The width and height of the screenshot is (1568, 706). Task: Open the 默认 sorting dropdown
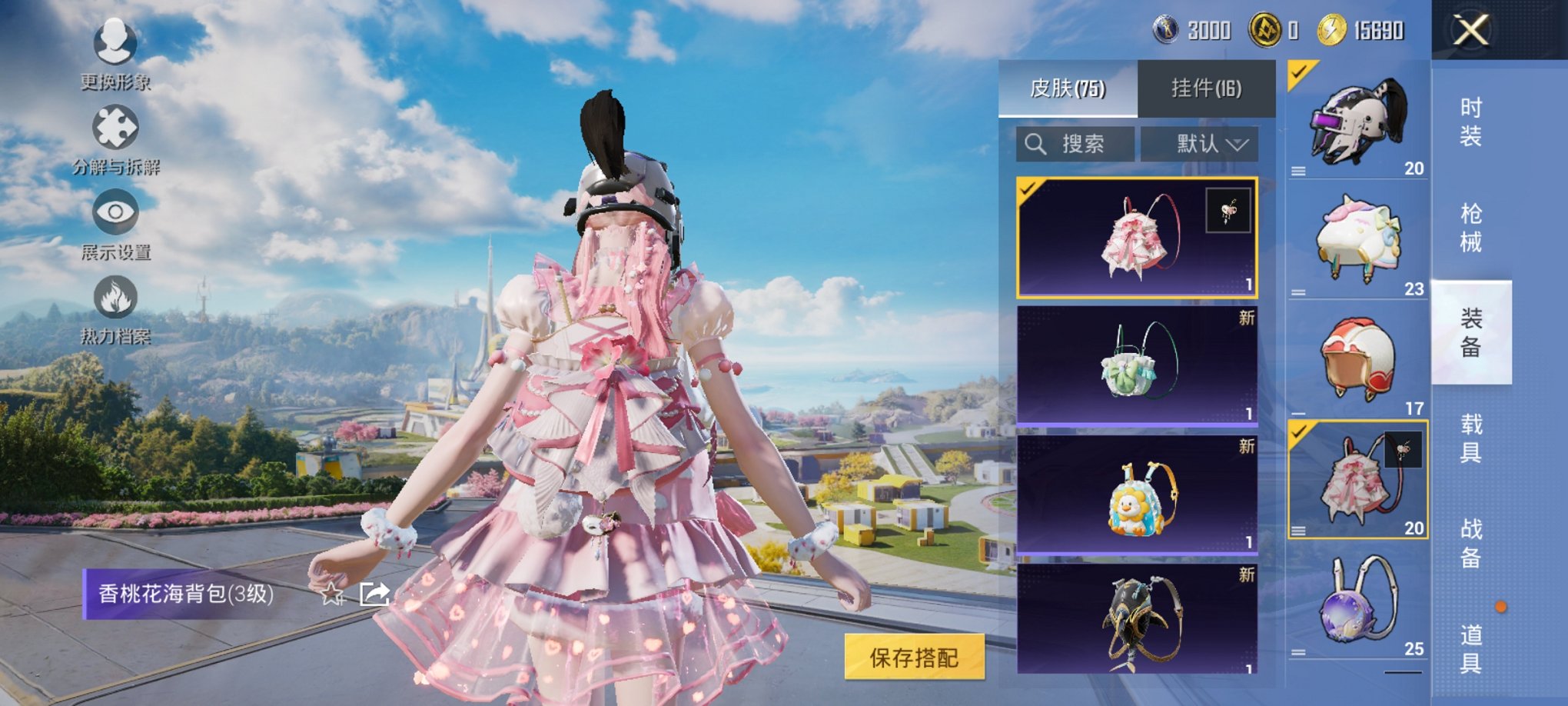[x=1199, y=144]
